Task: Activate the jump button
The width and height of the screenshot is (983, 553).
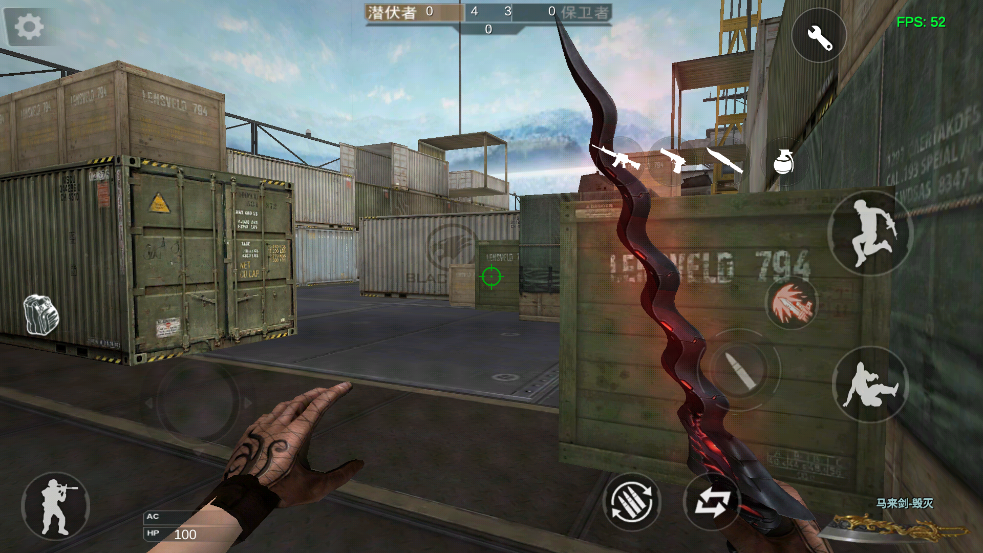Action: pyautogui.click(x=869, y=233)
